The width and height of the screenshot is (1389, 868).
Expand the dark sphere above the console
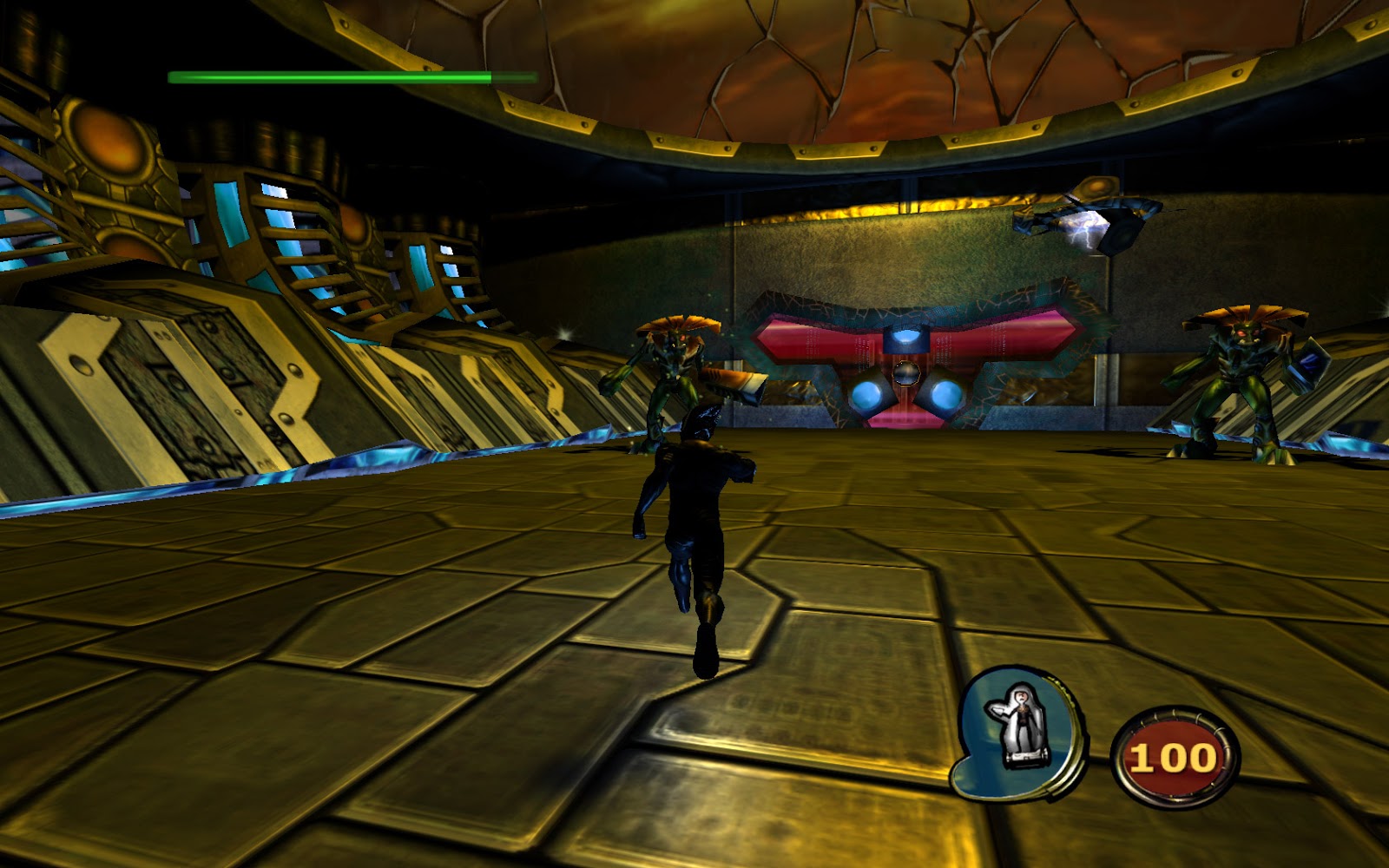908,375
